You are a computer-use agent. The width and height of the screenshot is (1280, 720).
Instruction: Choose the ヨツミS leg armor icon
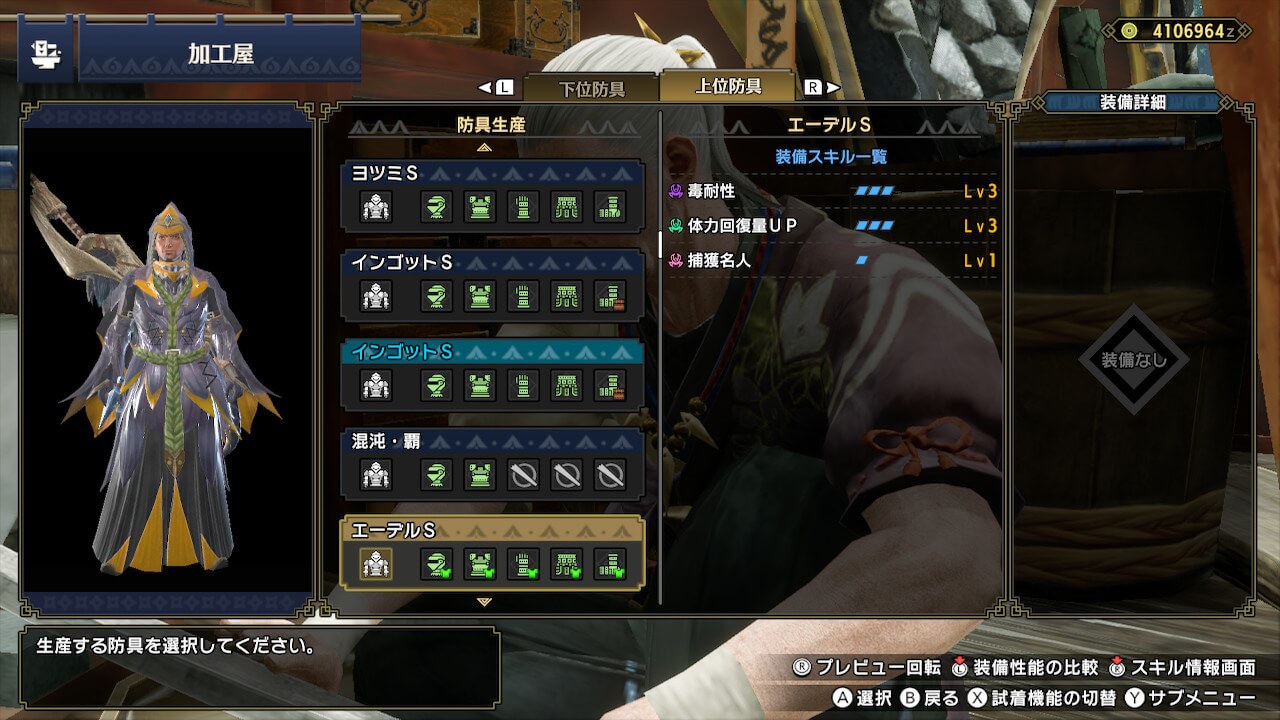[610, 207]
